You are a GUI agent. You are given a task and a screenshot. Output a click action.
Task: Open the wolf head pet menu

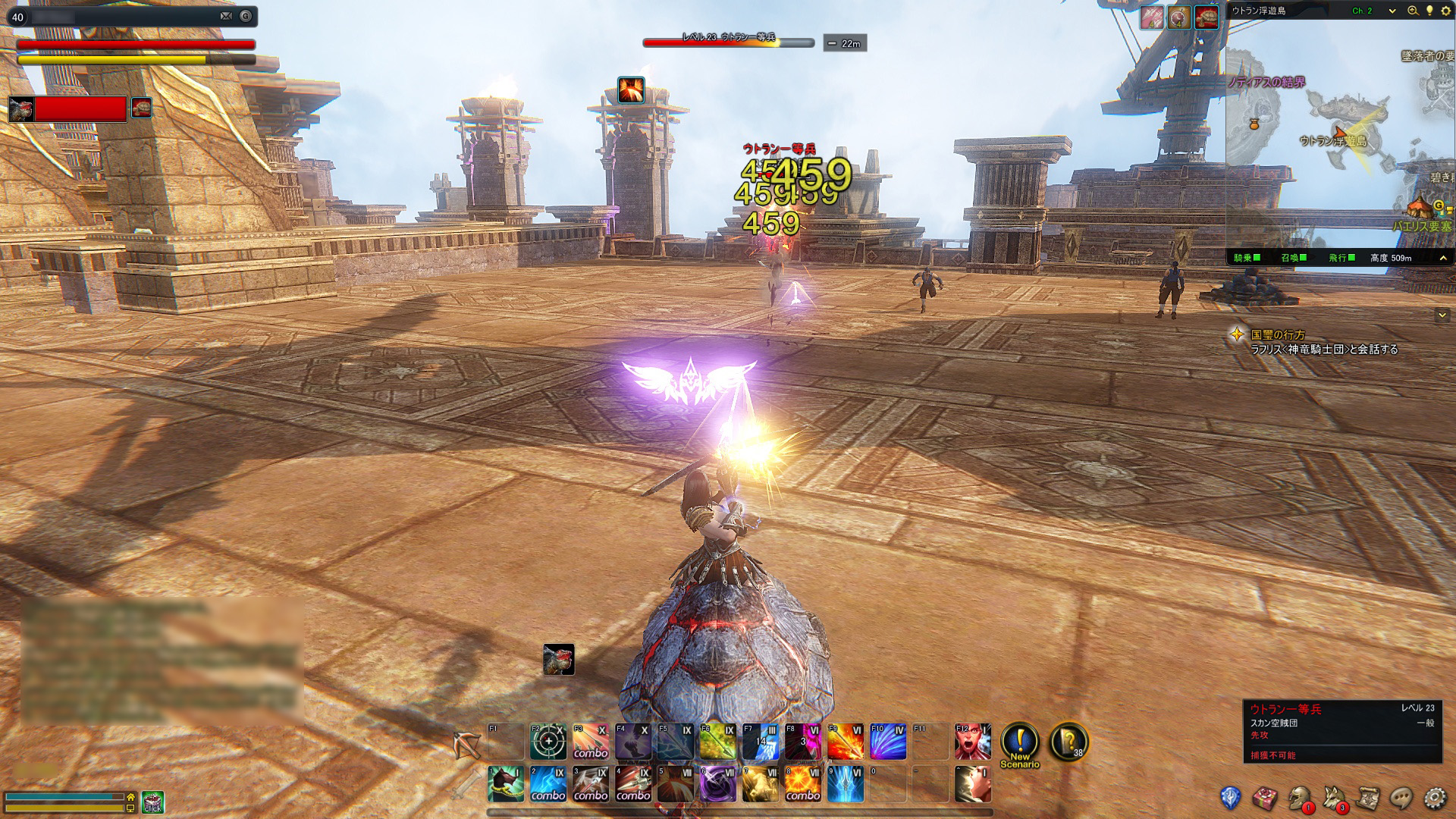1333,798
